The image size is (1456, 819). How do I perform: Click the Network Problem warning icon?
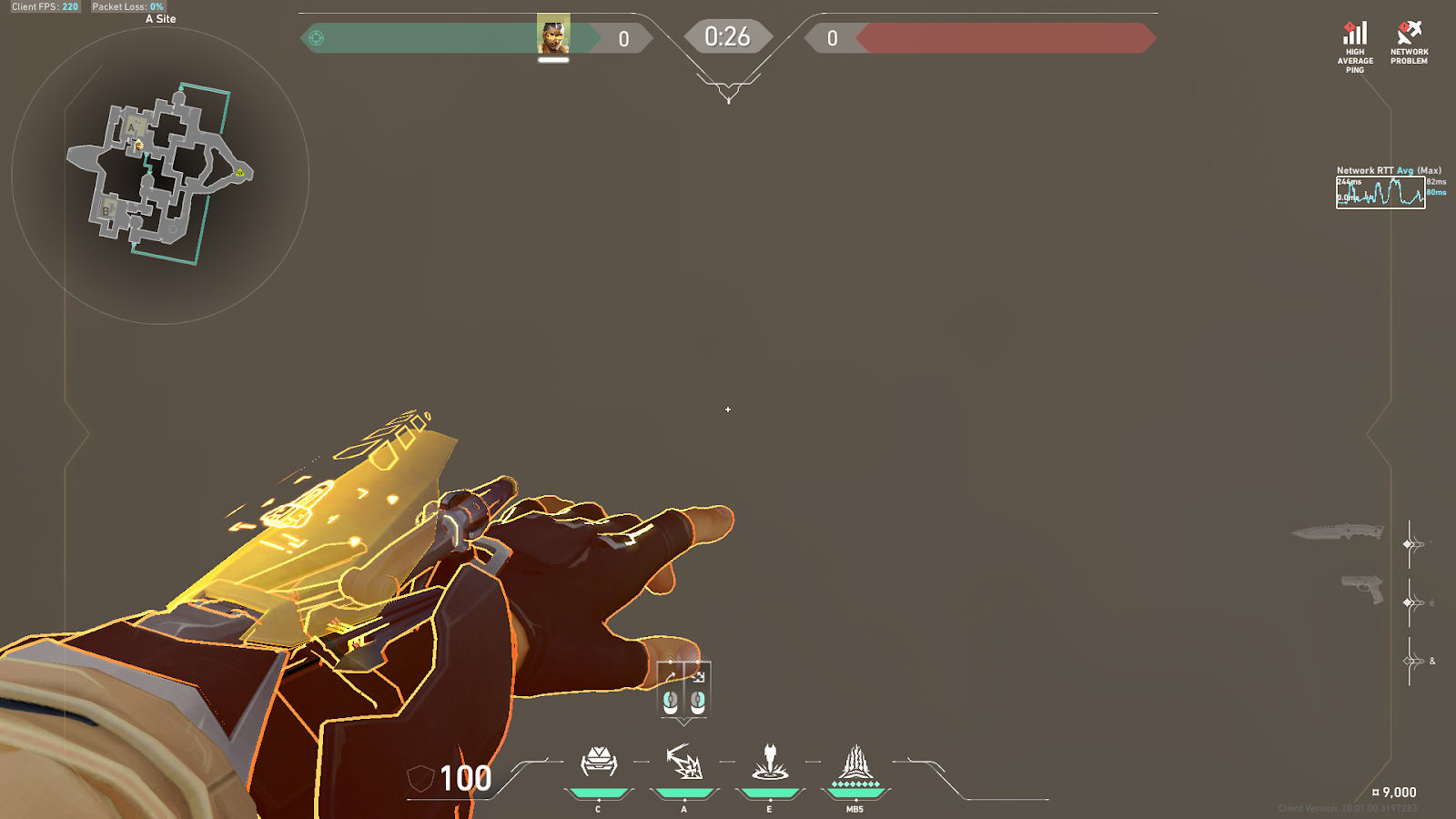point(1409,35)
